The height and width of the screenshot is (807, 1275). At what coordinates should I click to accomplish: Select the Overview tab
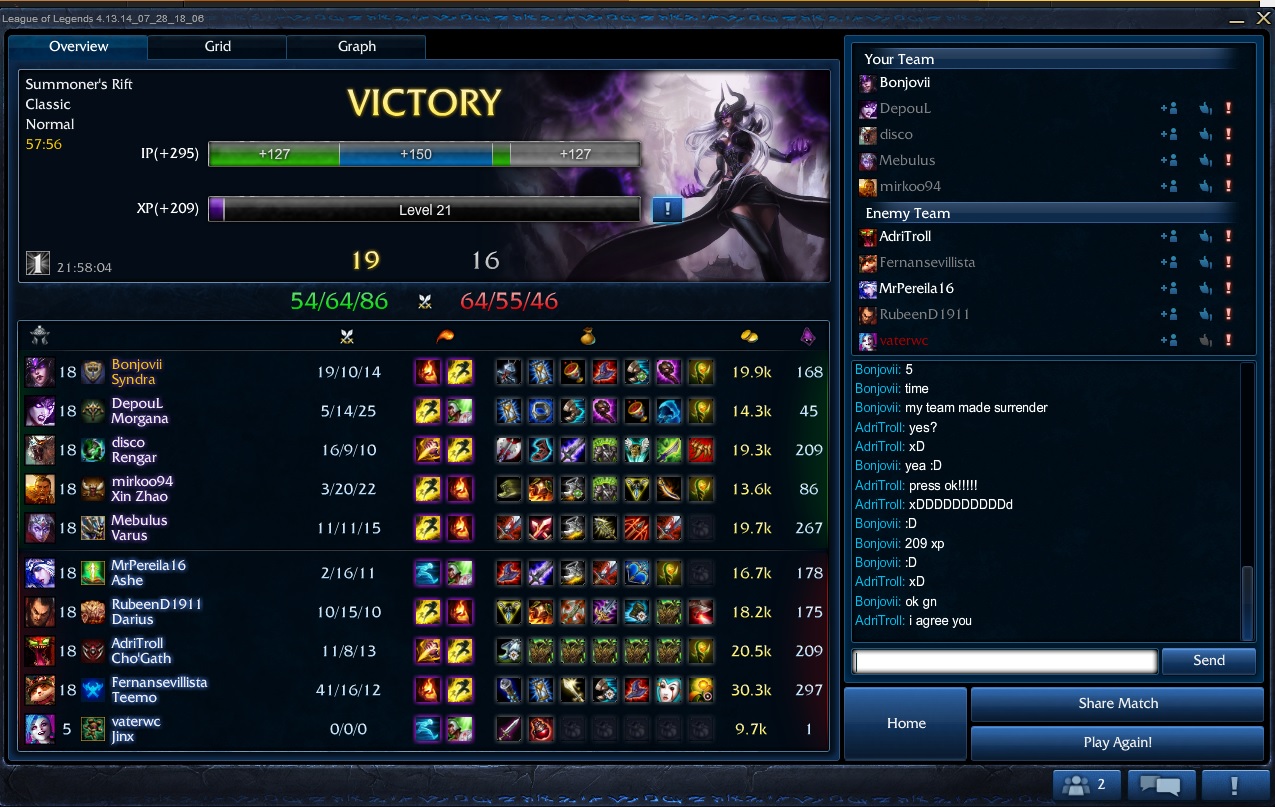pyautogui.click(x=78, y=46)
